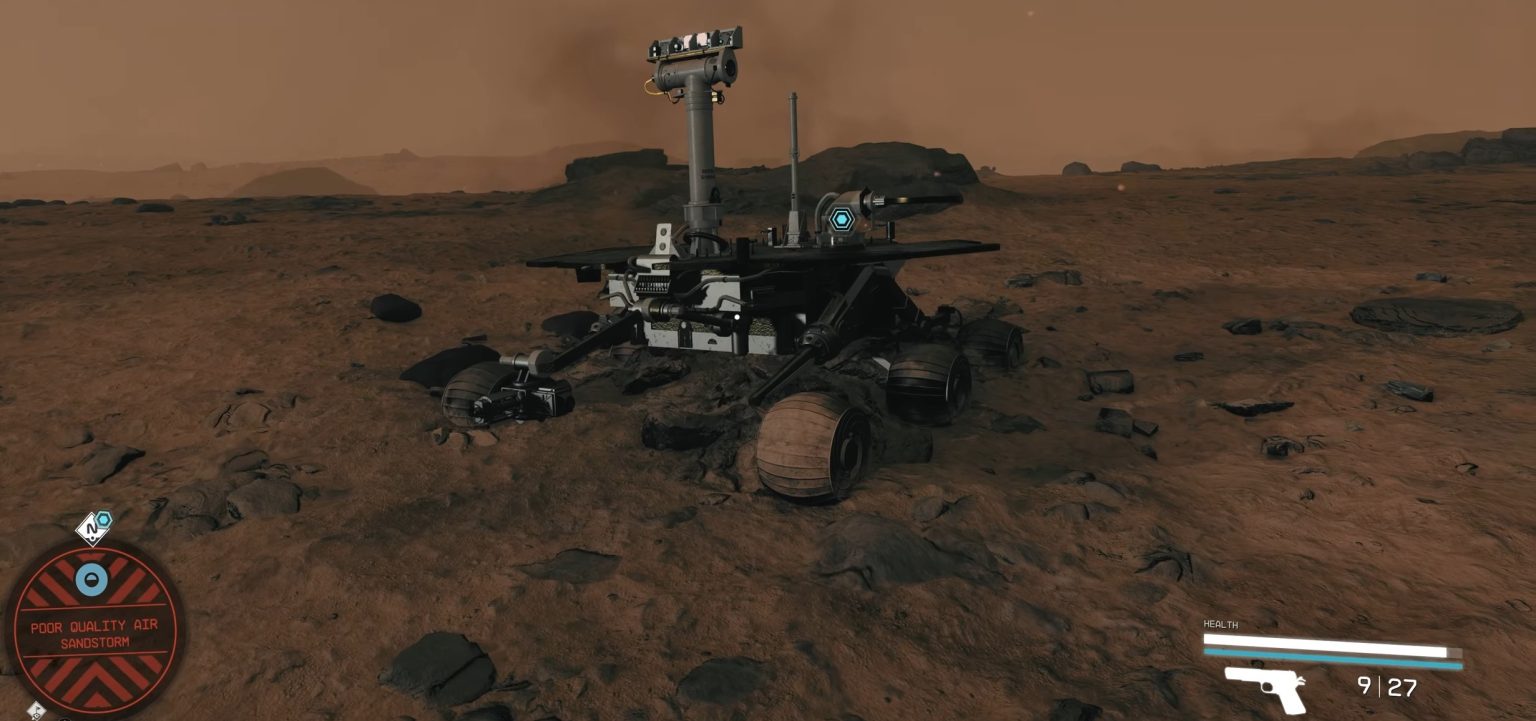The width and height of the screenshot is (1536, 721).
Task: Click the N waypoint marker above the compass
Action: click(x=91, y=528)
